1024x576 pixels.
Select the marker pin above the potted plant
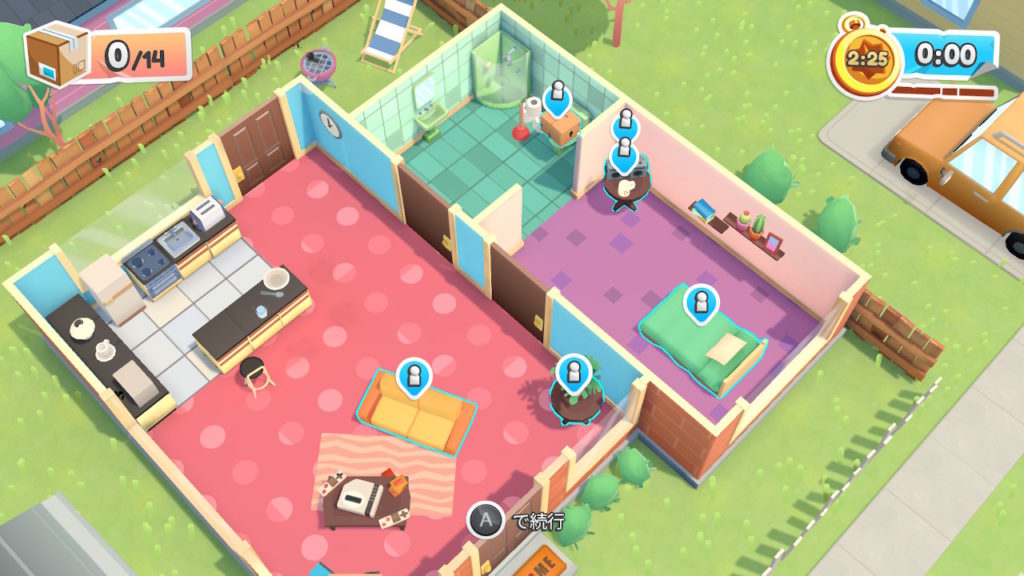[572, 373]
